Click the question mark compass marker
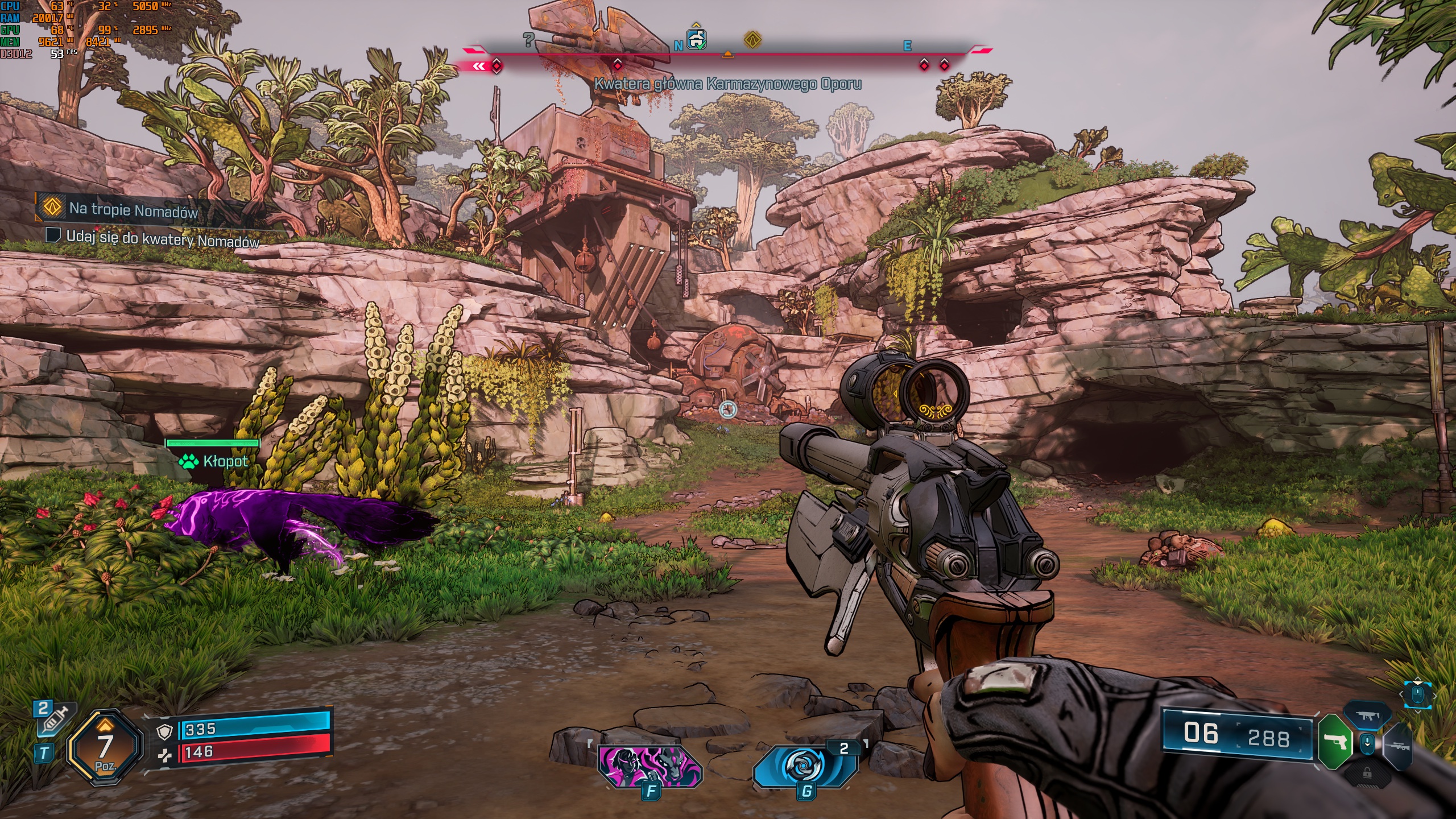Viewport: 1456px width, 819px height. coord(528,40)
